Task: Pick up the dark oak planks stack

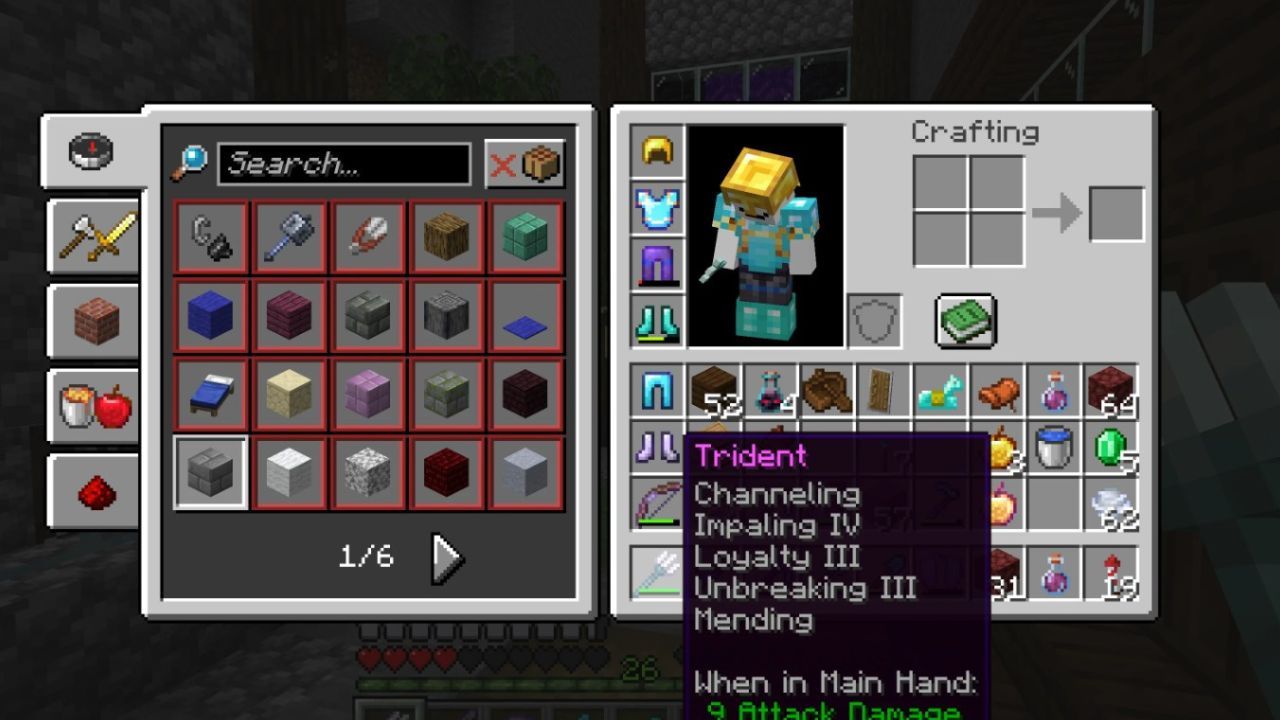Action: click(x=714, y=391)
